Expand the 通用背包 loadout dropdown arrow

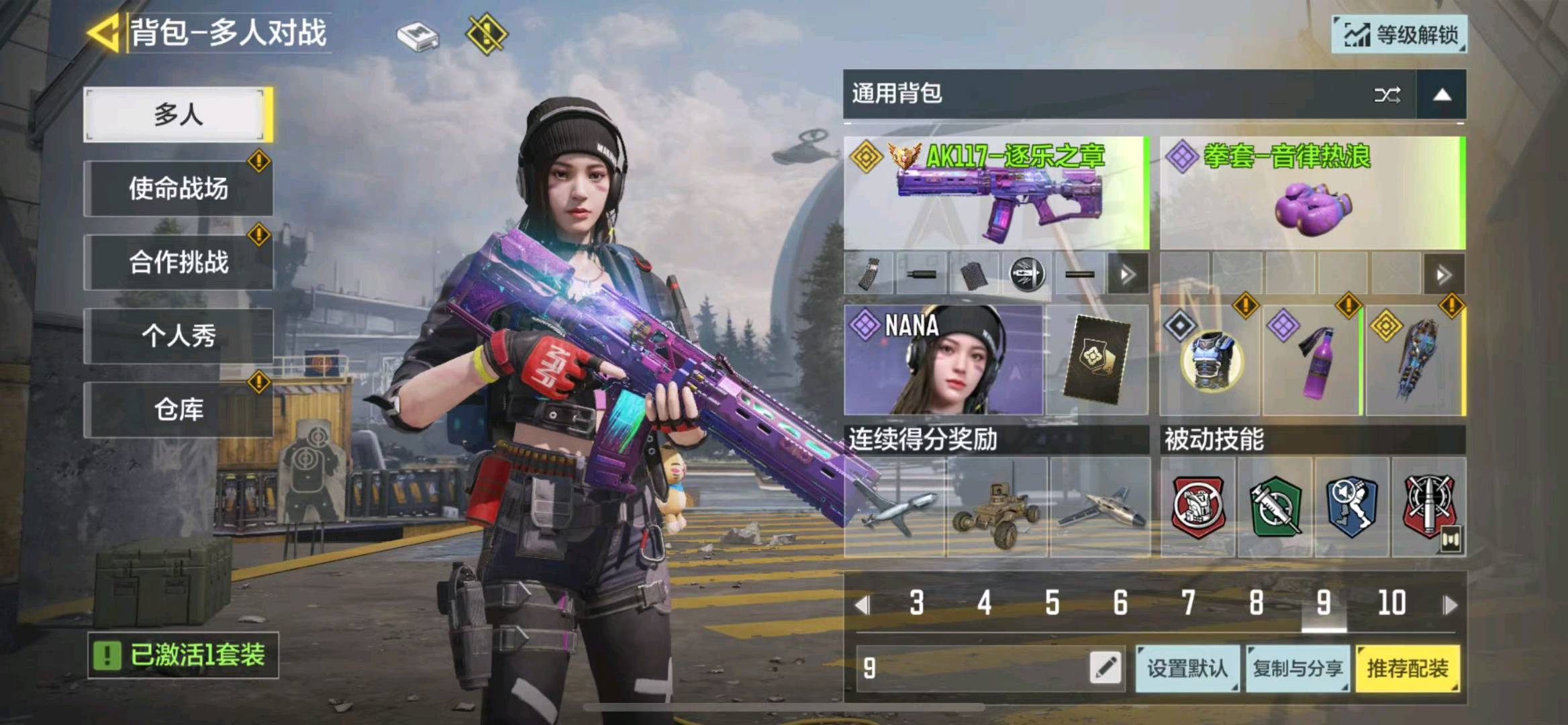point(1442,95)
